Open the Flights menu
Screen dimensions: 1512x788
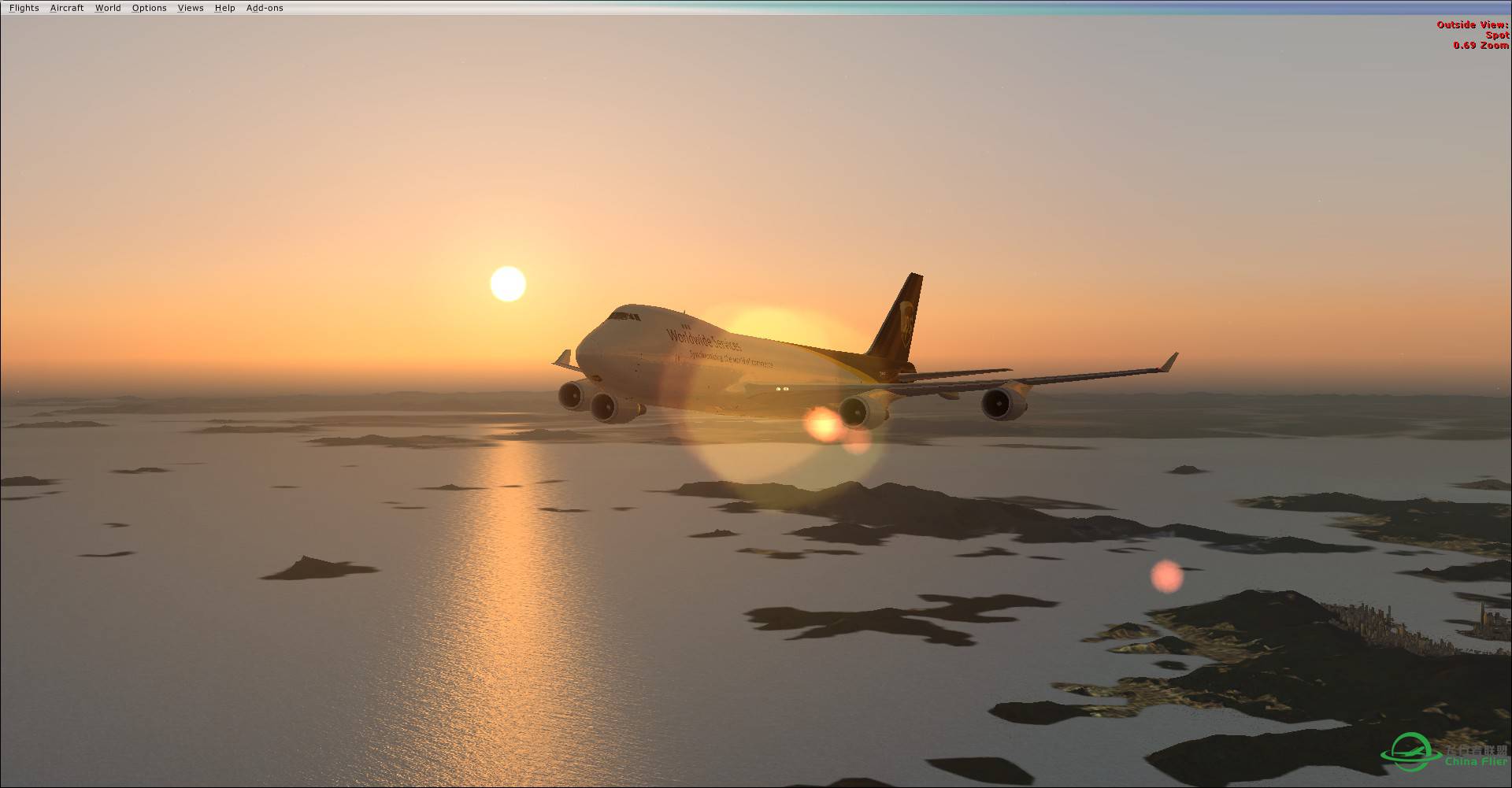click(24, 7)
